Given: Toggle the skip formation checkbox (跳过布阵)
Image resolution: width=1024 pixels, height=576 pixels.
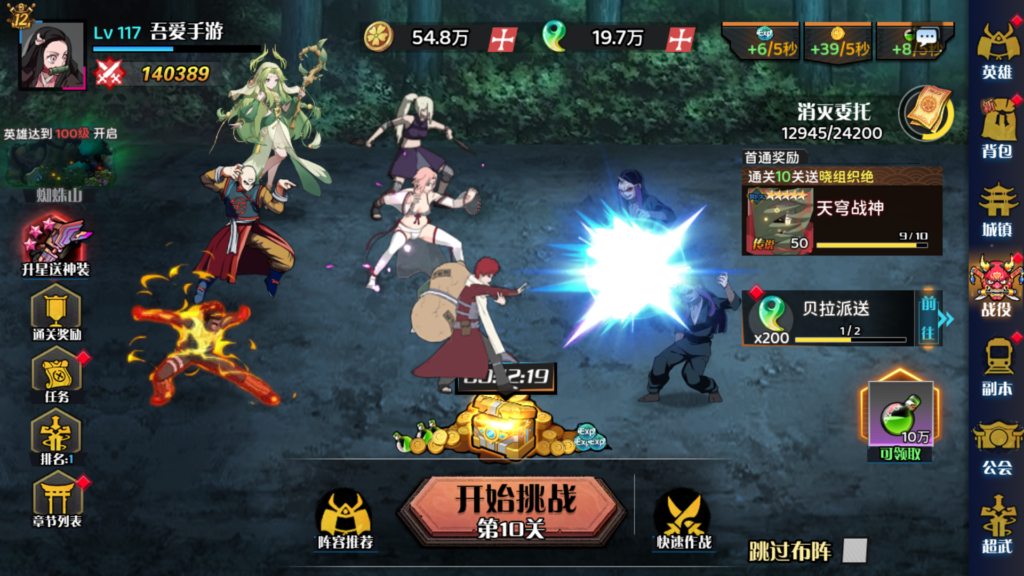Looking at the screenshot, I should point(854,550).
